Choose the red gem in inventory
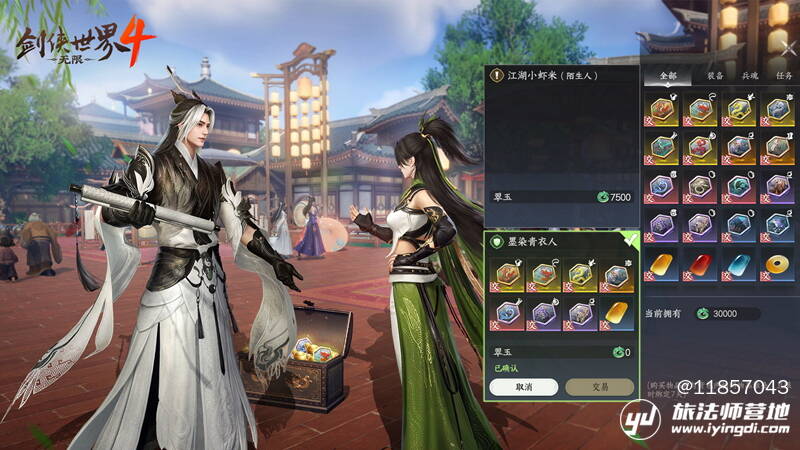The image size is (800, 450). point(701,264)
